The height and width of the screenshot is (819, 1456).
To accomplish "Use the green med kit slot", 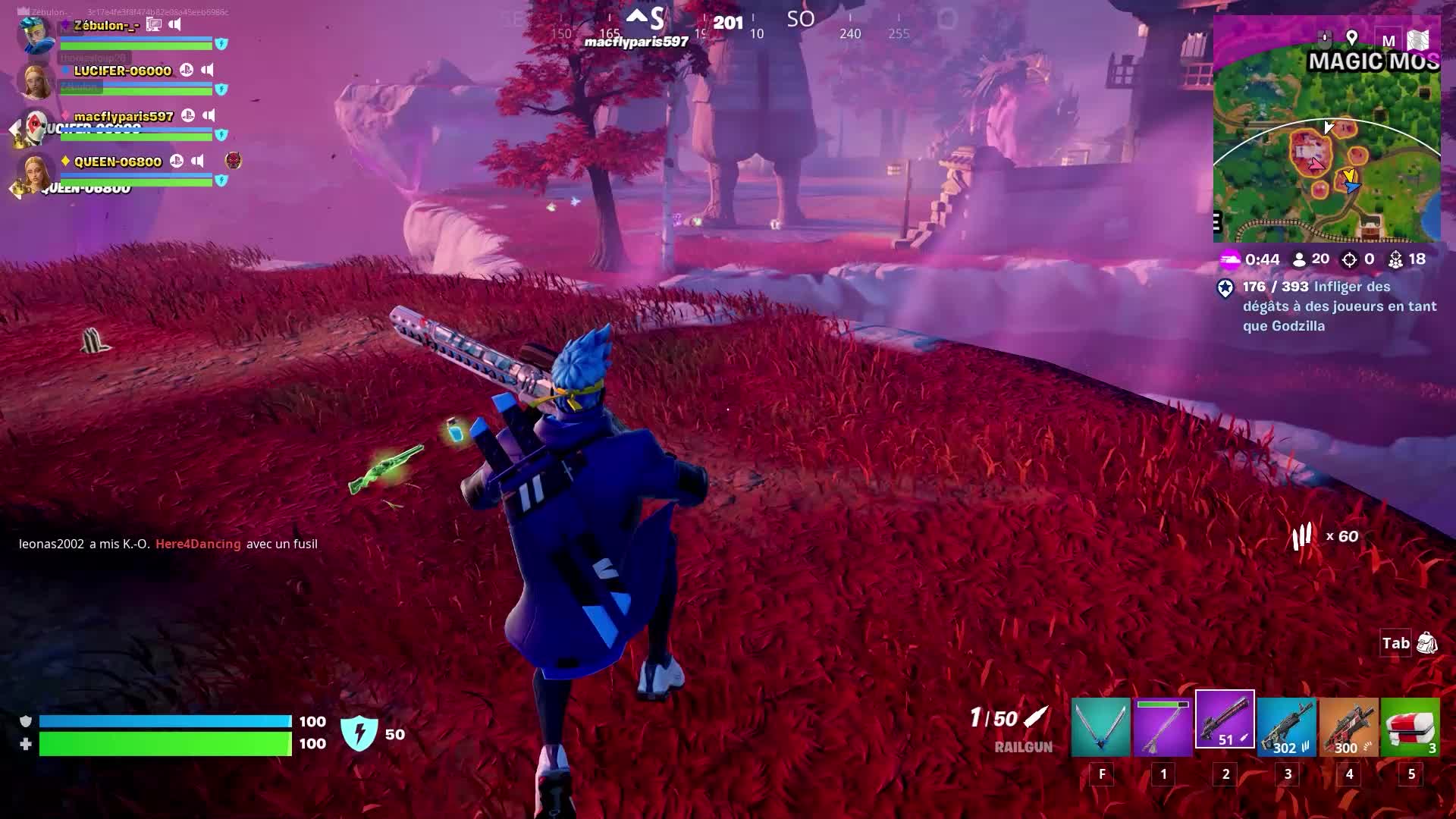I will 1410,727.
